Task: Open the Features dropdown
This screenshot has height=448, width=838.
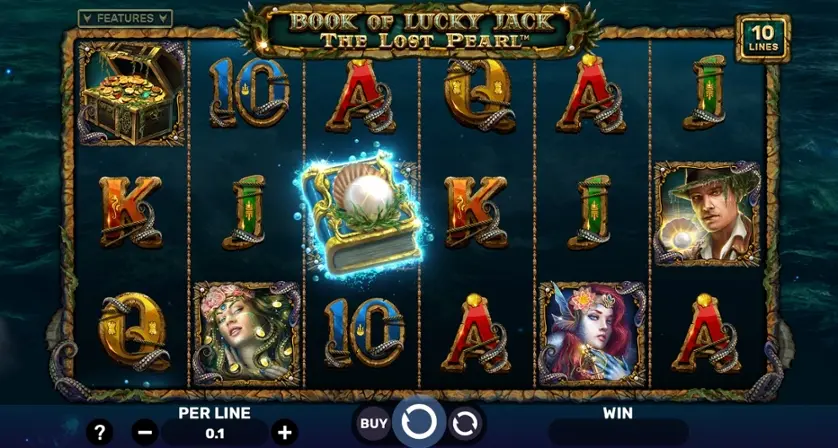Action: pos(125,18)
